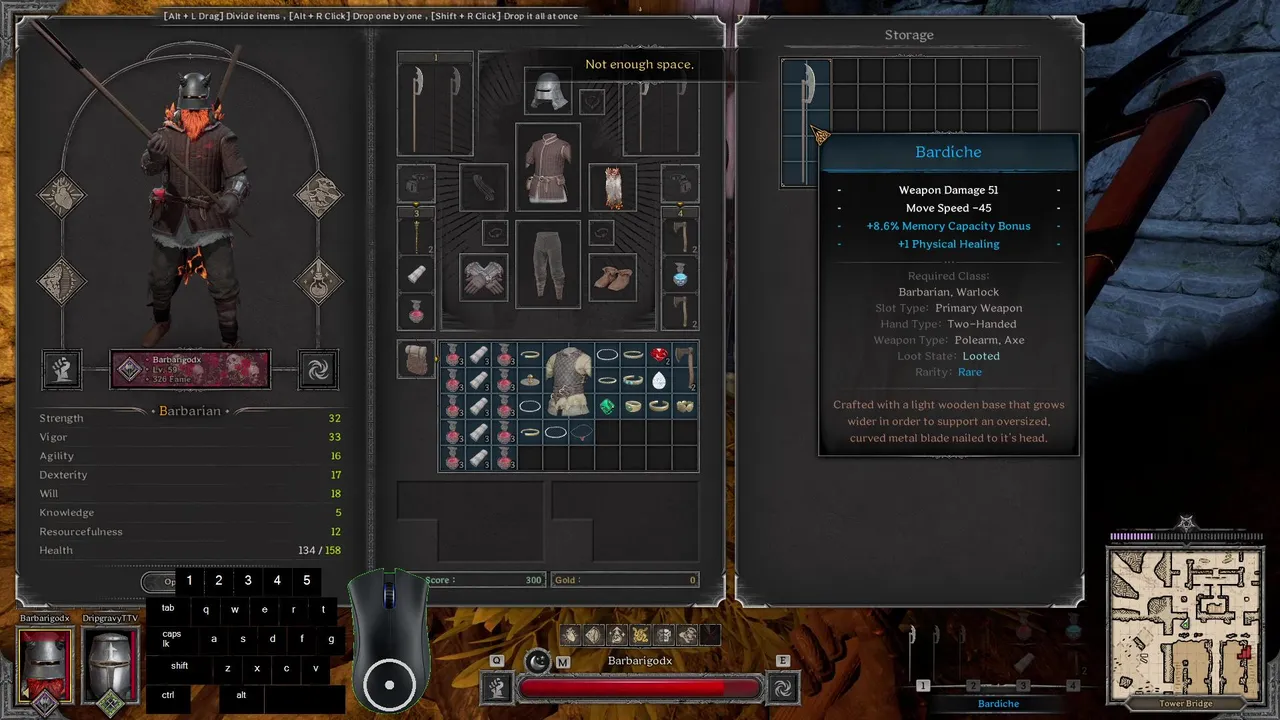Click the equipped helmet slot
Image resolution: width=1280 pixels, height=720 pixels.
click(x=547, y=92)
